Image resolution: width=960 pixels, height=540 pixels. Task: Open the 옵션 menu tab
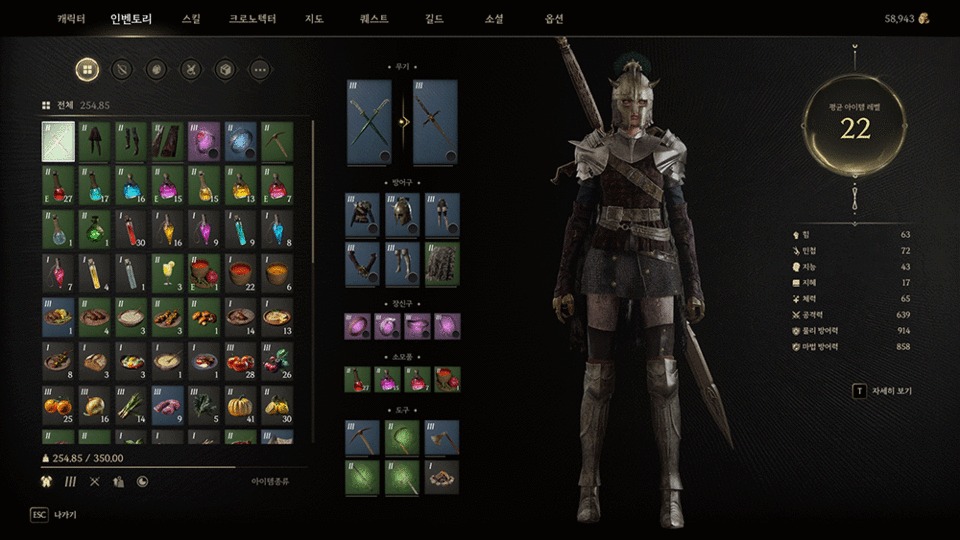tap(553, 19)
